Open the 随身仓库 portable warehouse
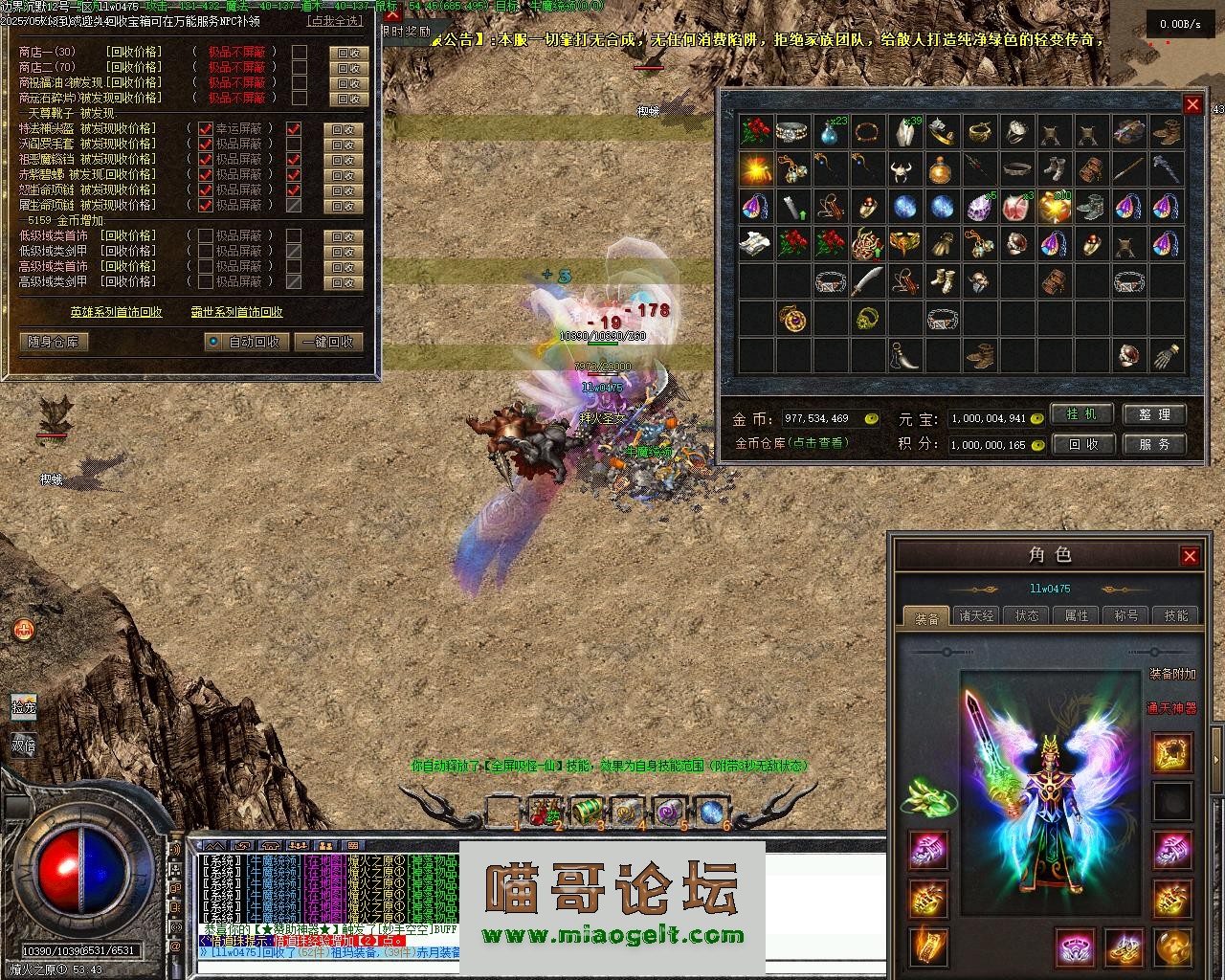Image resolution: width=1225 pixels, height=980 pixels. (54, 342)
